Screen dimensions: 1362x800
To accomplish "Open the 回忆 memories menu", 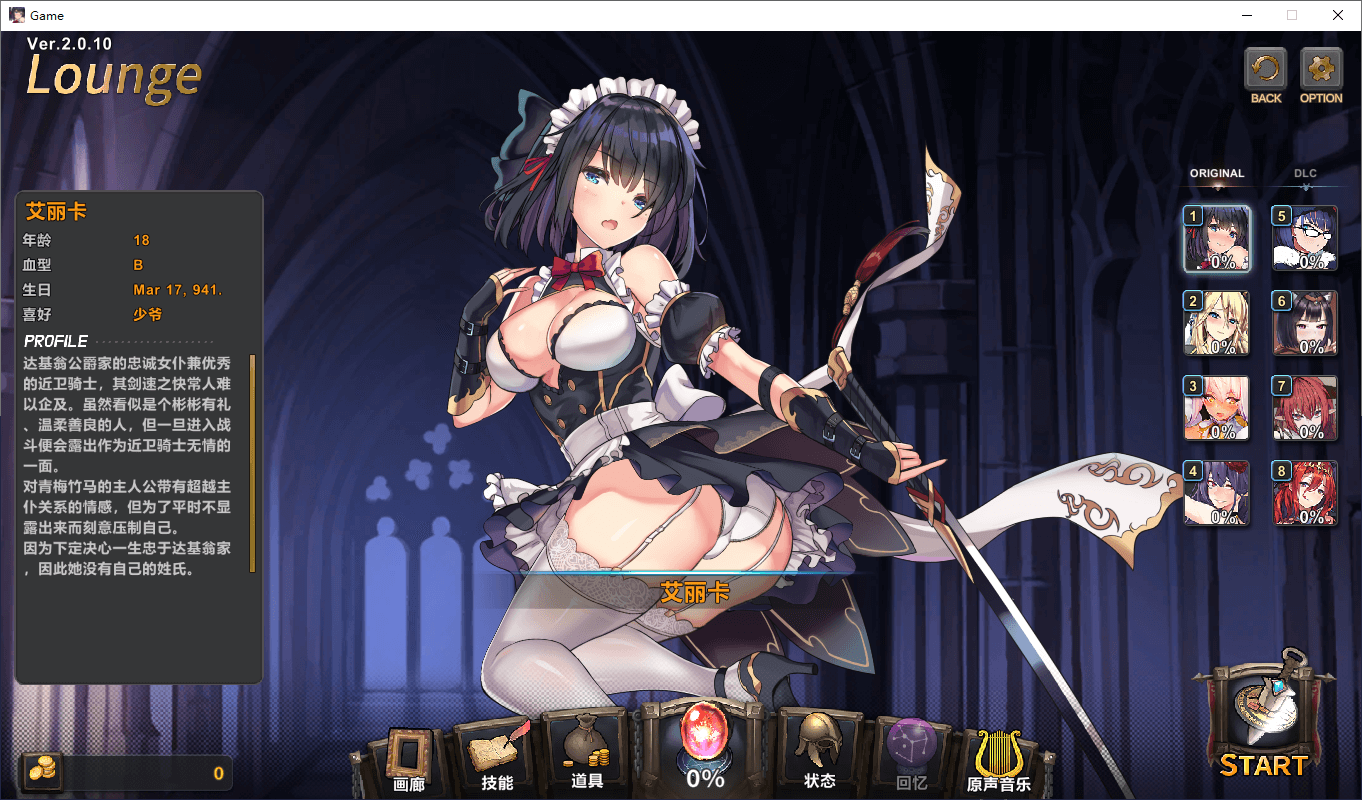I will [911, 758].
